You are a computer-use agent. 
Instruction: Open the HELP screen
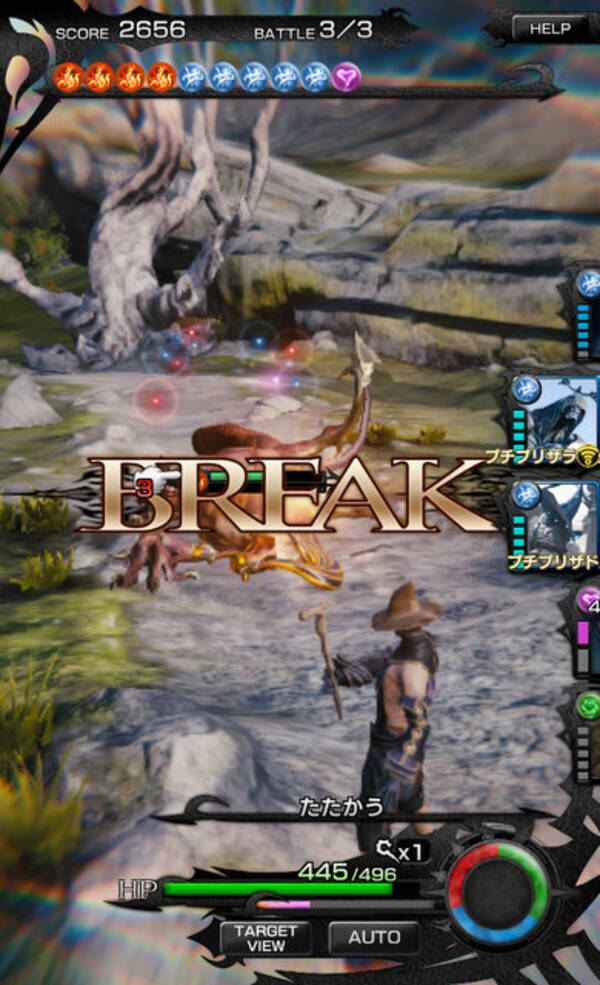pos(549,29)
